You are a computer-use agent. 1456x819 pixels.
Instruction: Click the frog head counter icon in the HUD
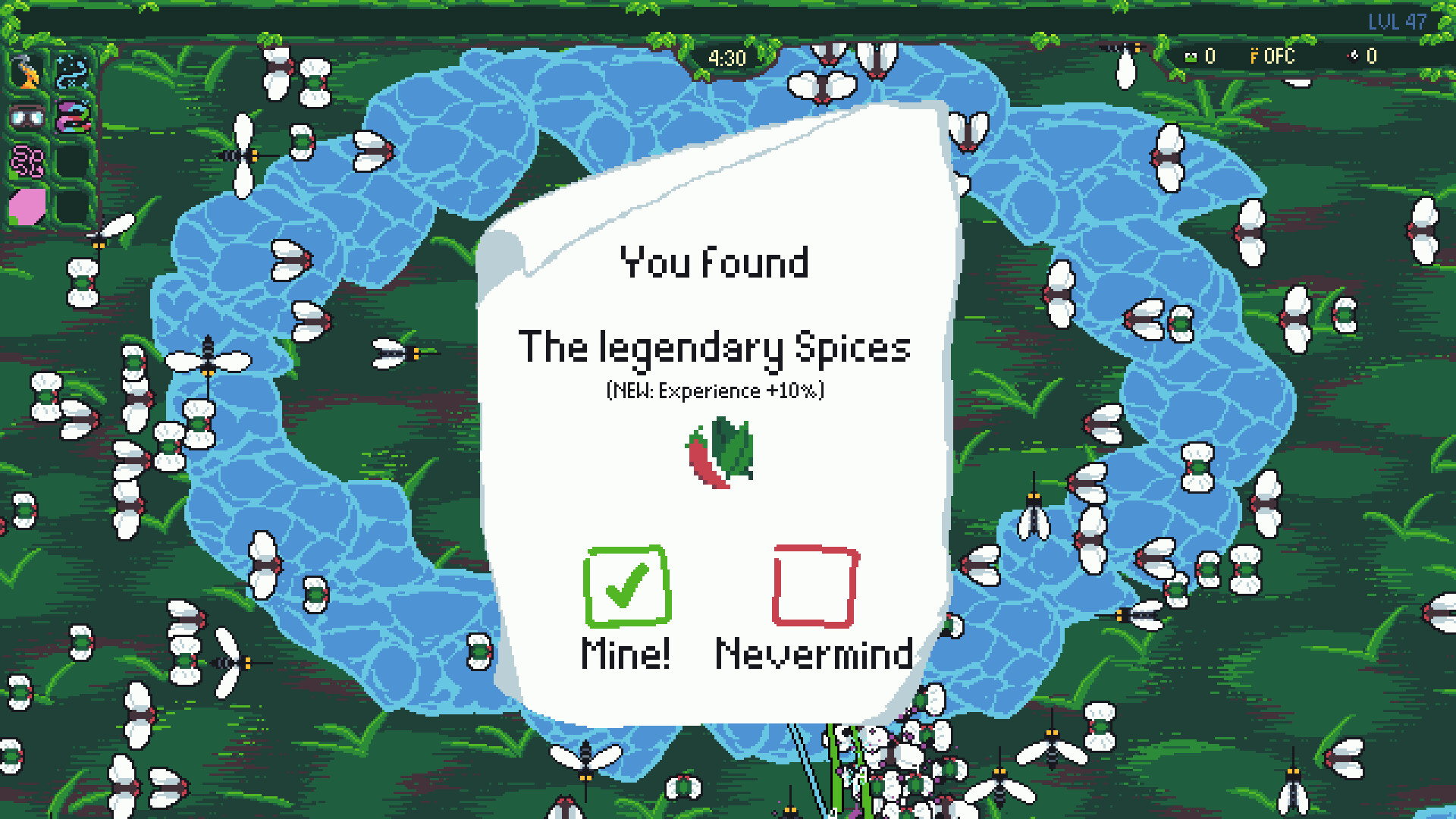click(x=1191, y=56)
